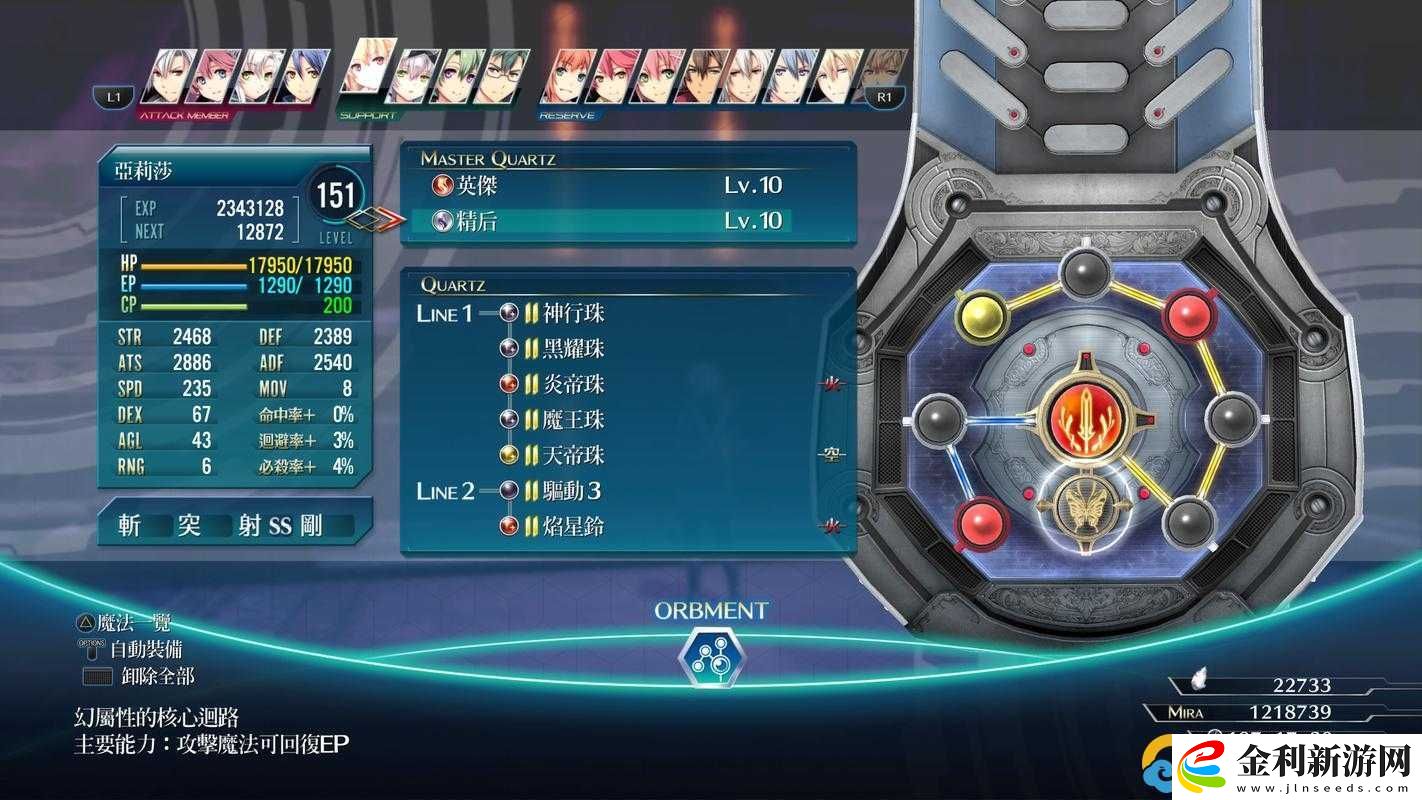Switch to the ATTACK MEMBER tab
This screenshot has height=800, width=1422.
tap(185, 113)
